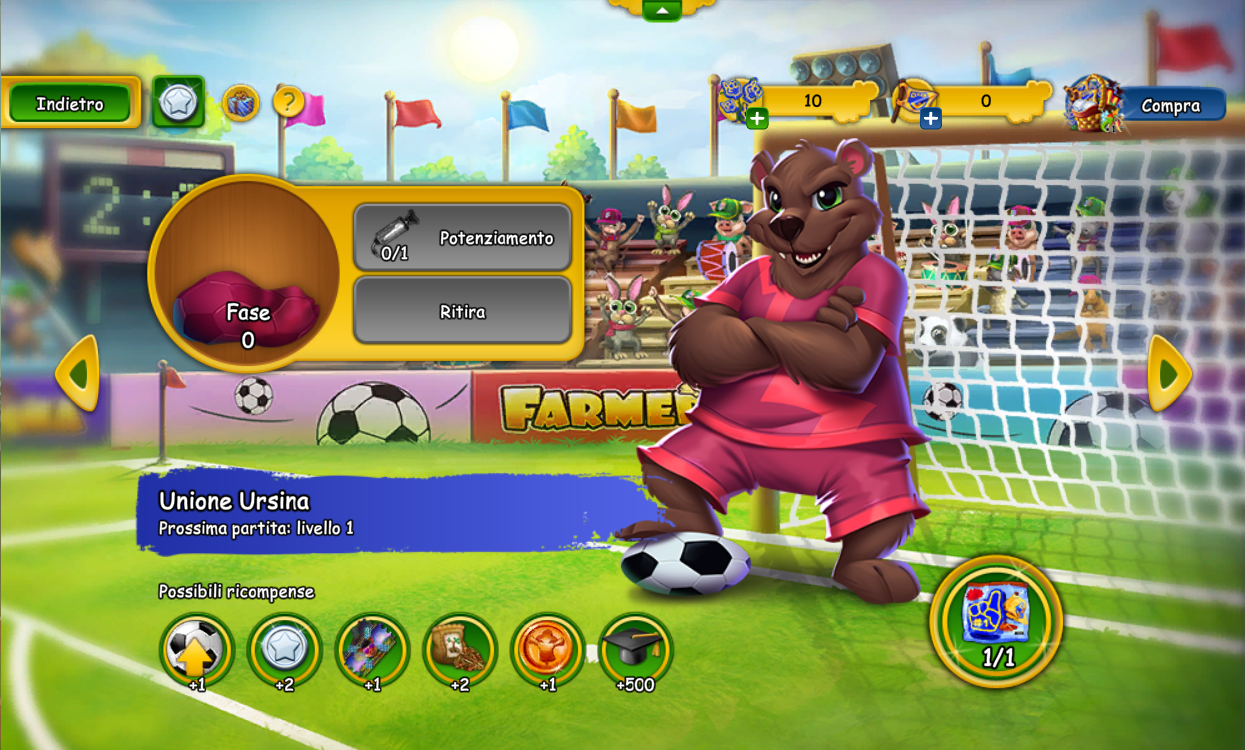Add more blue rosette tokens with plus
The image size is (1245, 750).
point(757,119)
